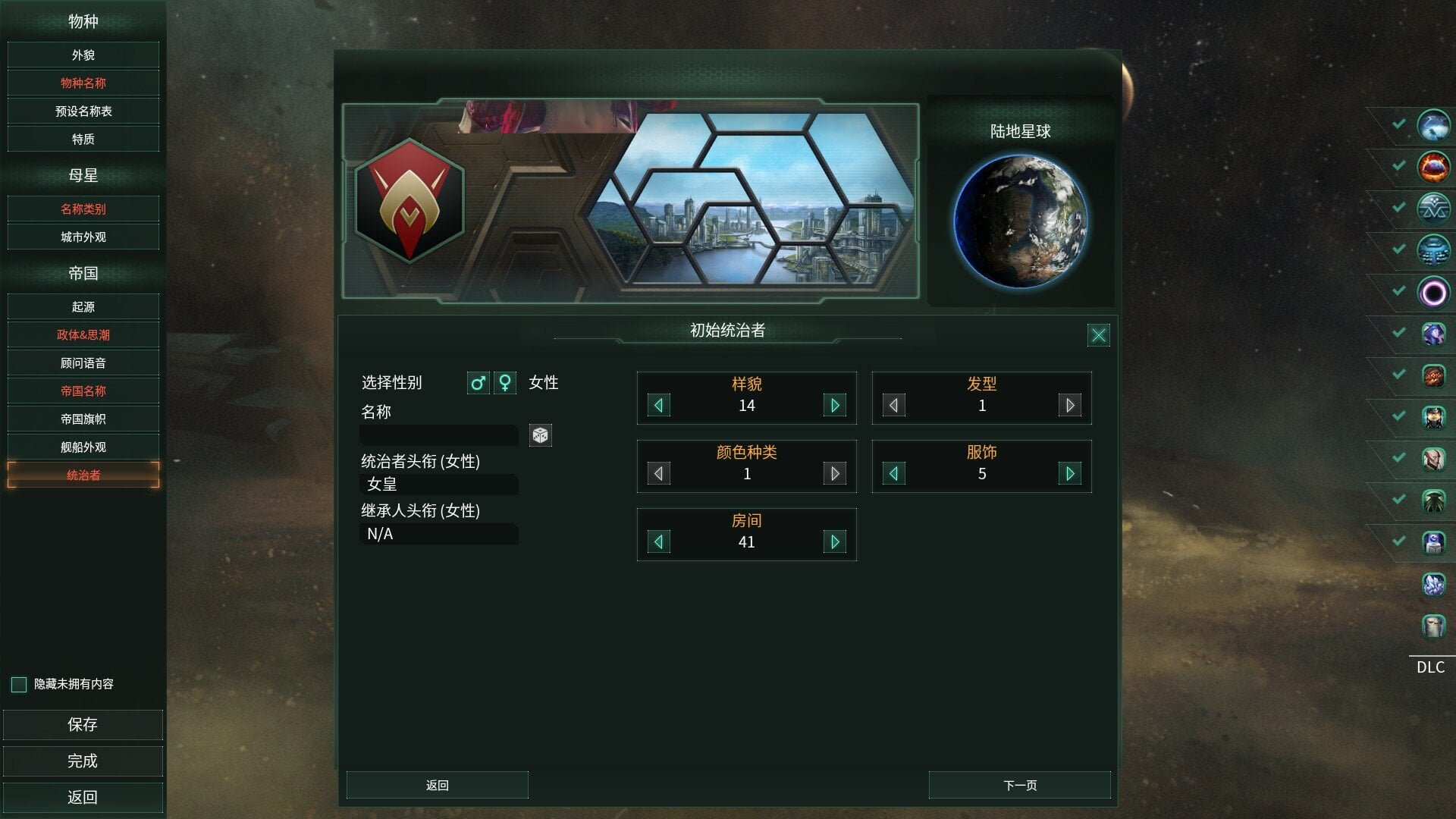This screenshot has height=819, width=1456.
Task: Select the female gender icon
Action: pyautogui.click(x=504, y=384)
